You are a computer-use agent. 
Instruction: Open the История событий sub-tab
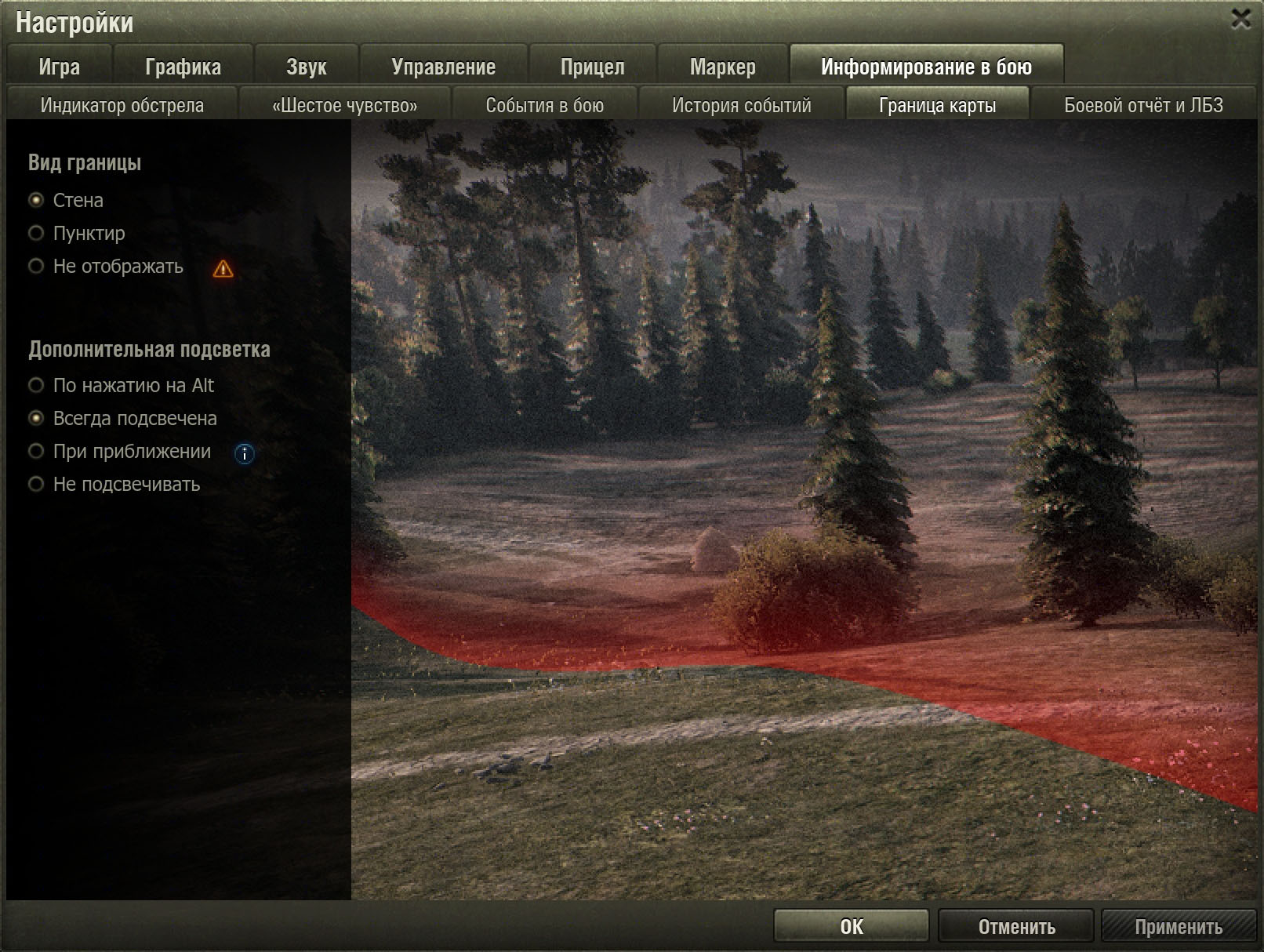(741, 105)
